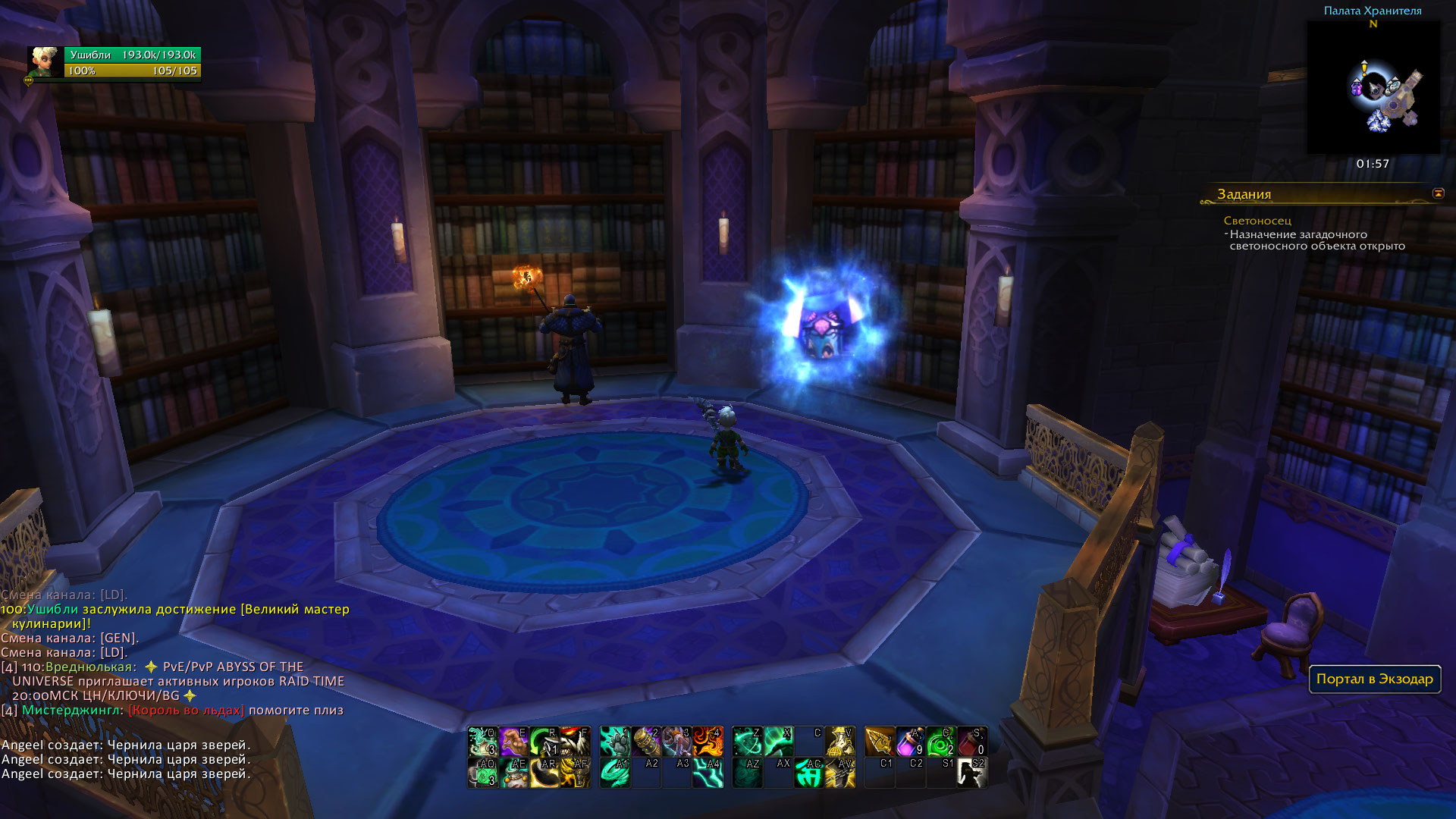Viewport: 1456px width, 819px height.
Task: Click player name Мистерджингл in chat
Action: coord(71,710)
